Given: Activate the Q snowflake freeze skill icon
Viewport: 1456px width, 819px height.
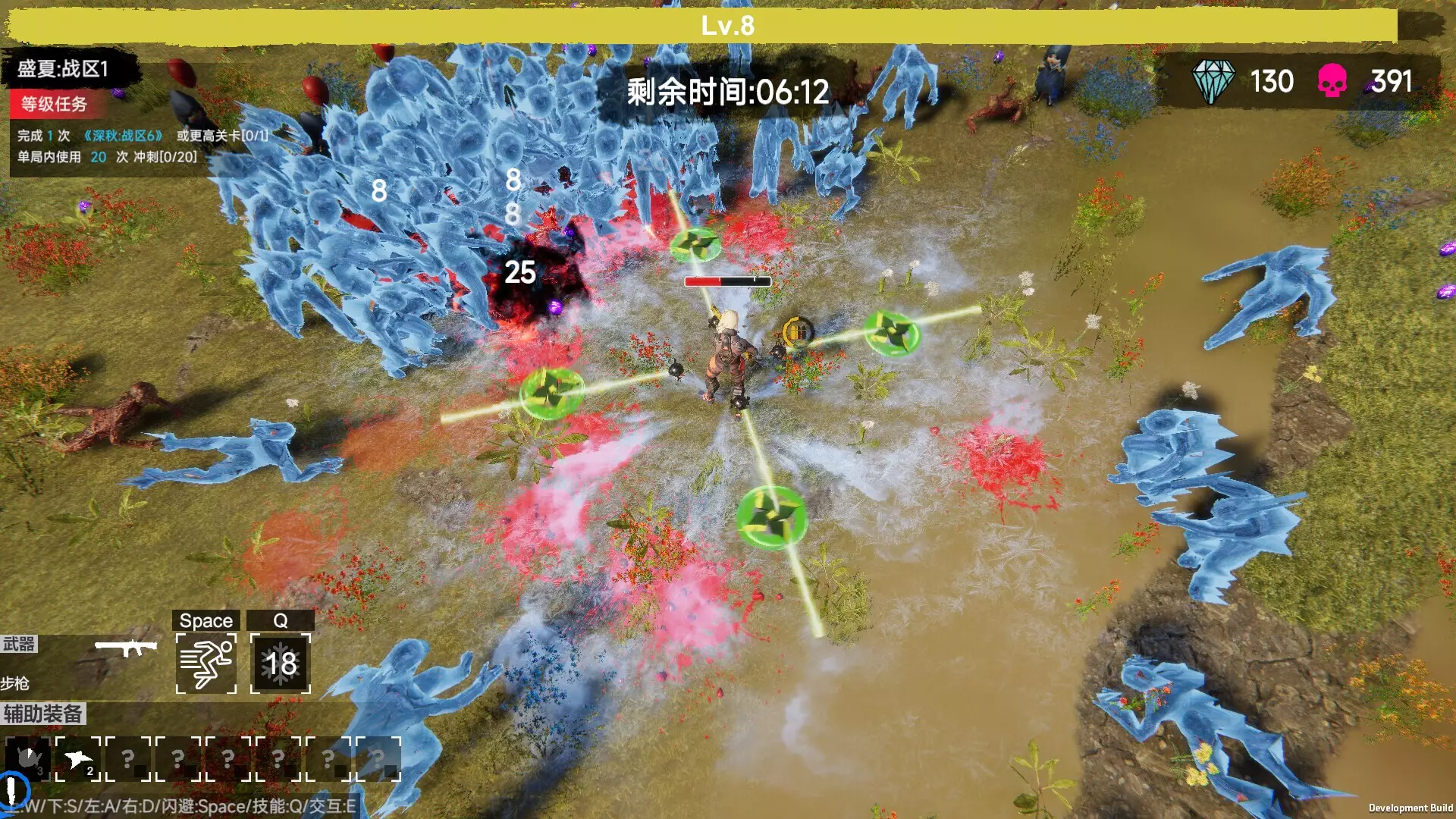Looking at the screenshot, I should tap(279, 666).
